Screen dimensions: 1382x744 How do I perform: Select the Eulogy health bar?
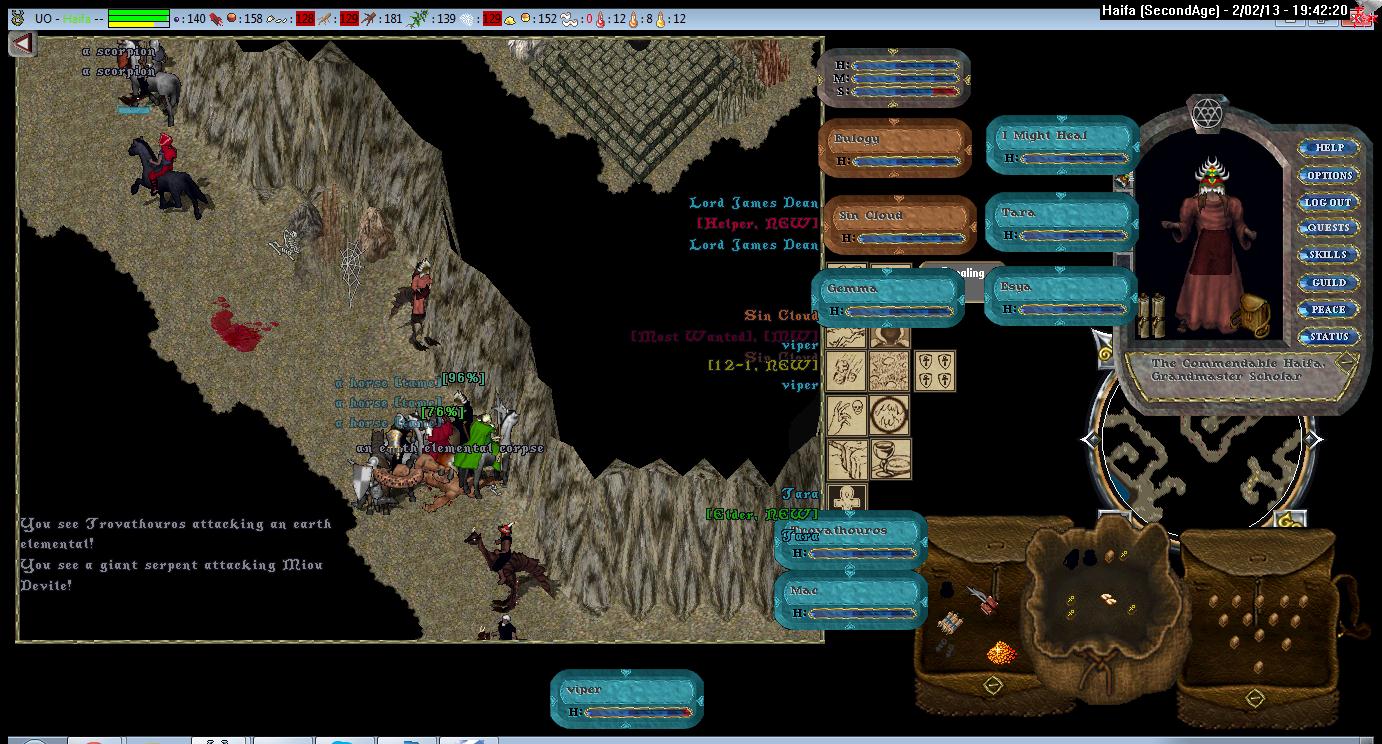click(x=895, y=148)
